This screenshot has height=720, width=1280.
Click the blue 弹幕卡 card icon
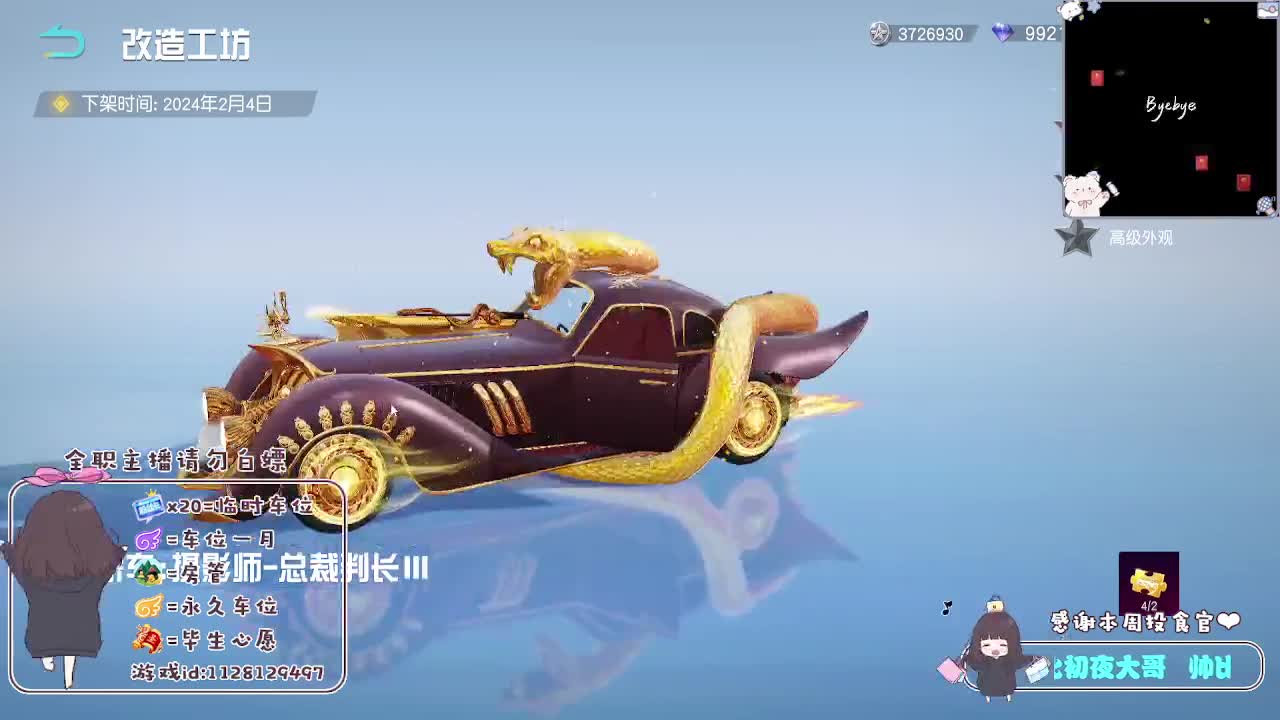pyautogui.click(x=146, y=507)
